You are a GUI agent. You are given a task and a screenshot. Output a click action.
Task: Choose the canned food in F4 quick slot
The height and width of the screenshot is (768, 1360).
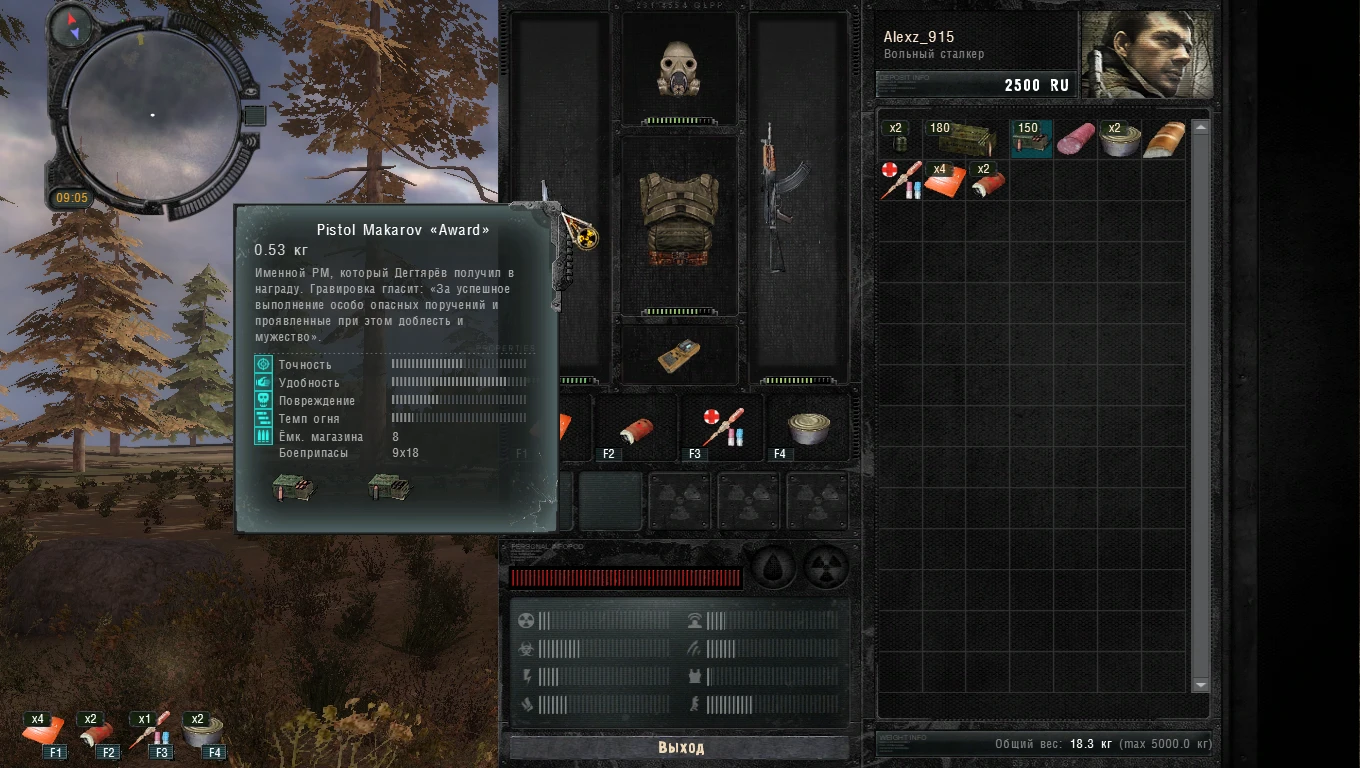point(807,428)
